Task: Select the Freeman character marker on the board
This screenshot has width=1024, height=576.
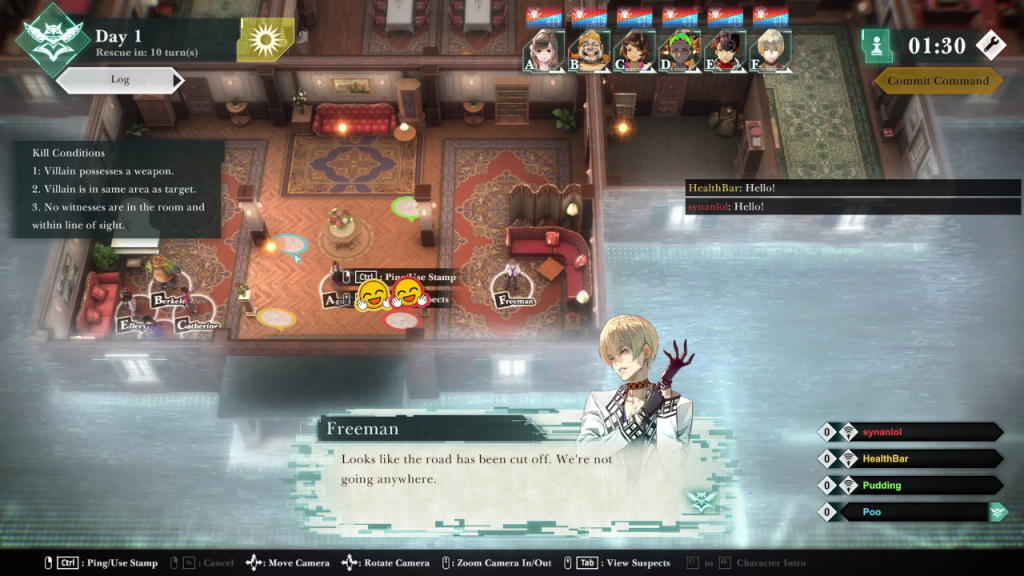Action: 514,298
